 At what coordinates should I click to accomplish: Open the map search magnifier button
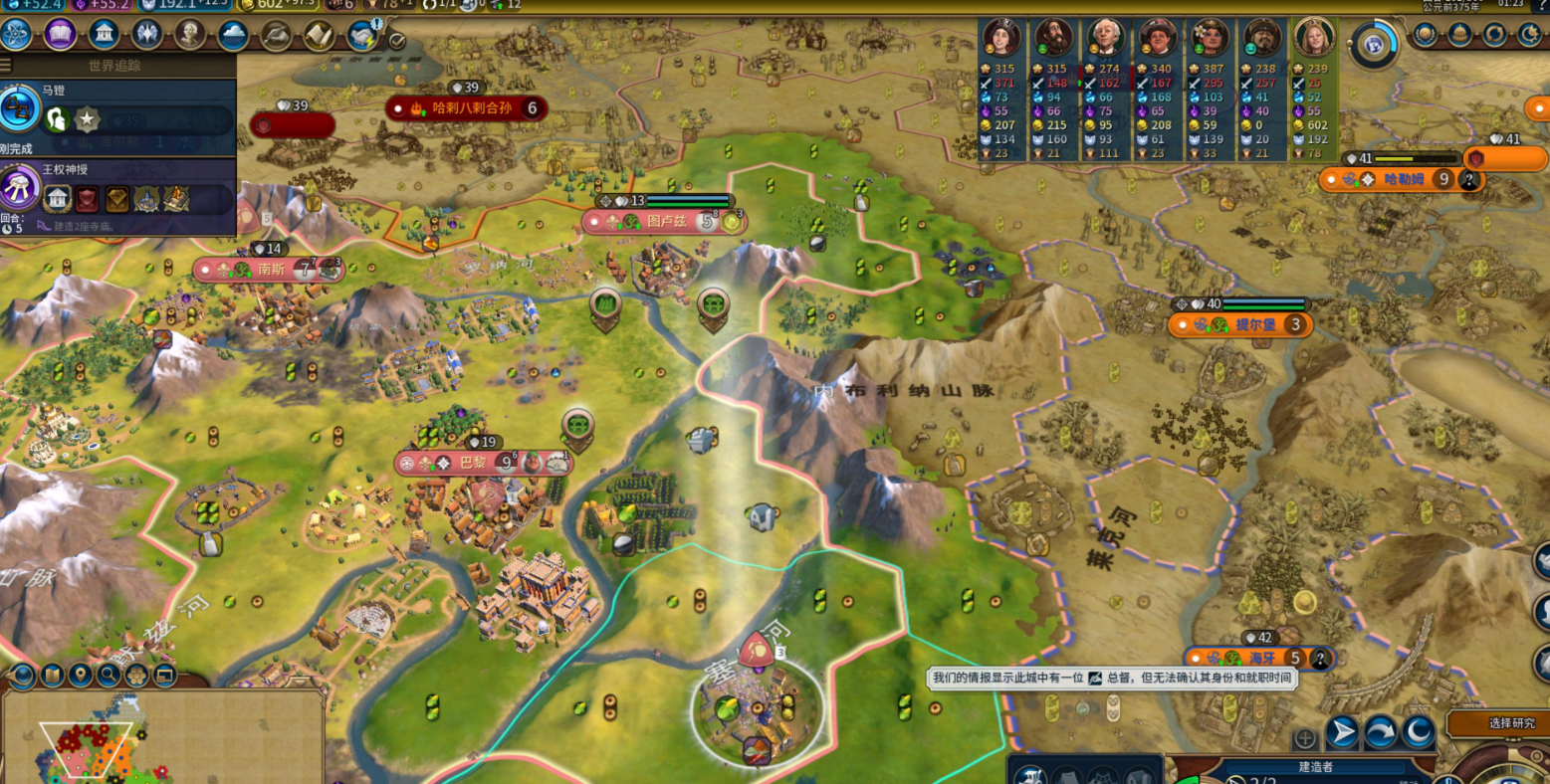108,677
